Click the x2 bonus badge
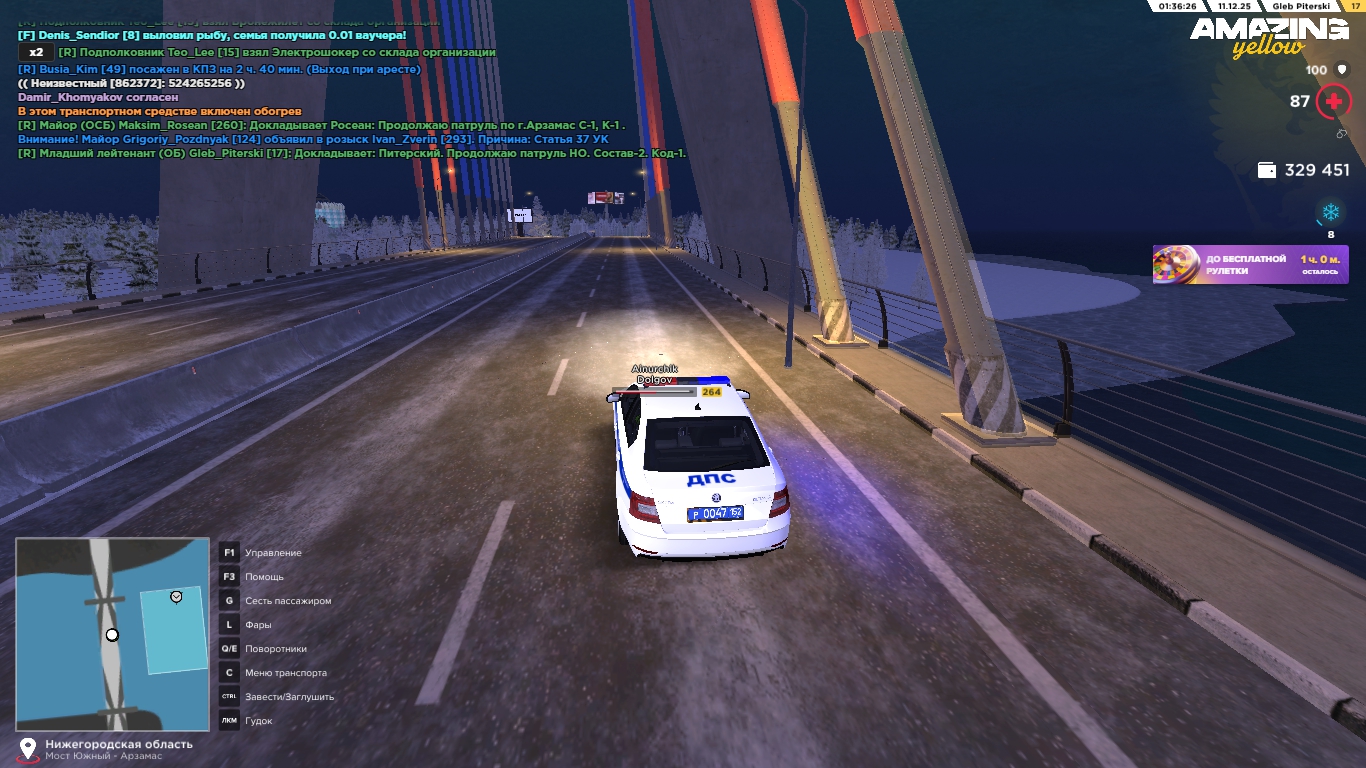Screen dimensions: 1366x768 pyautogui.click(x=36, y=52)
